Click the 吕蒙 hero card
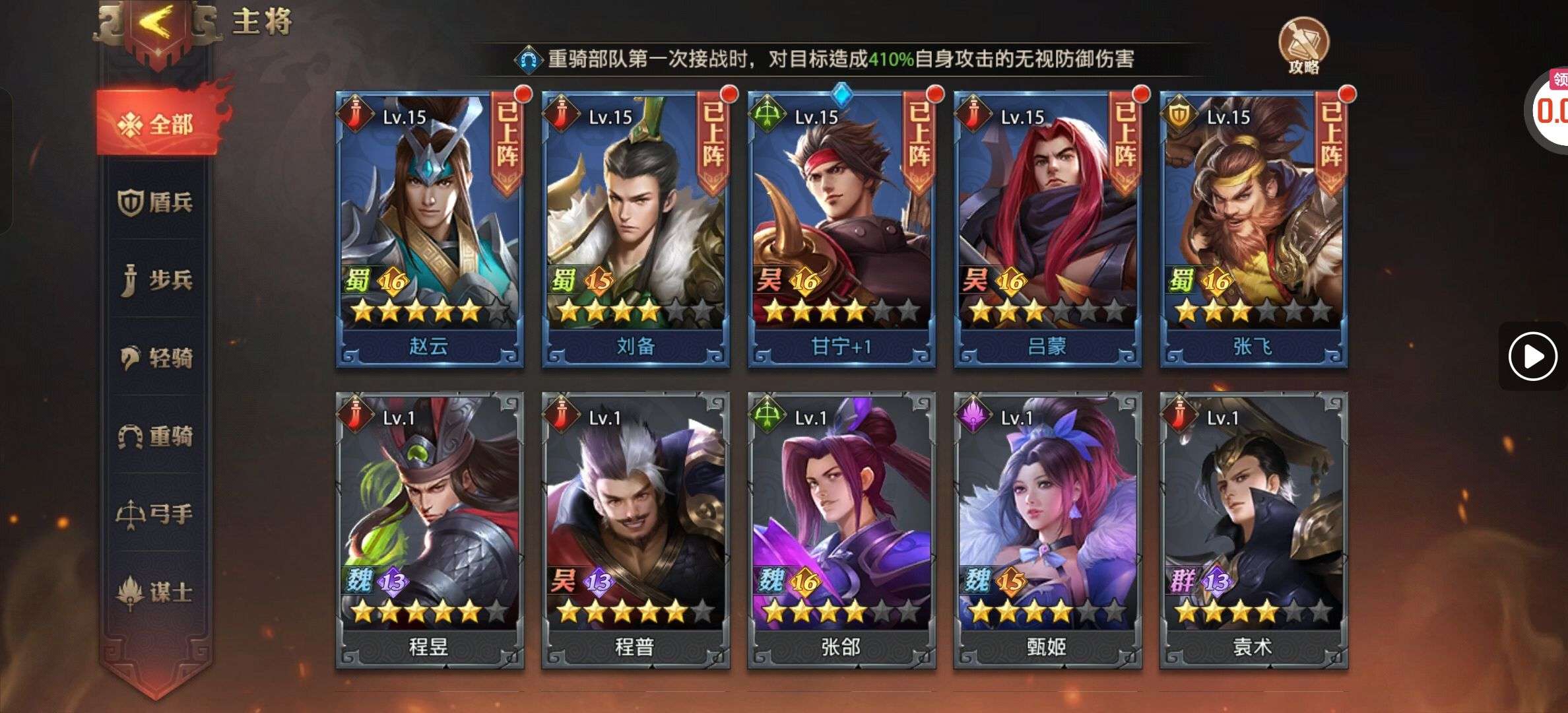This screenshot has width=1568, height=713. point(1047,229)
